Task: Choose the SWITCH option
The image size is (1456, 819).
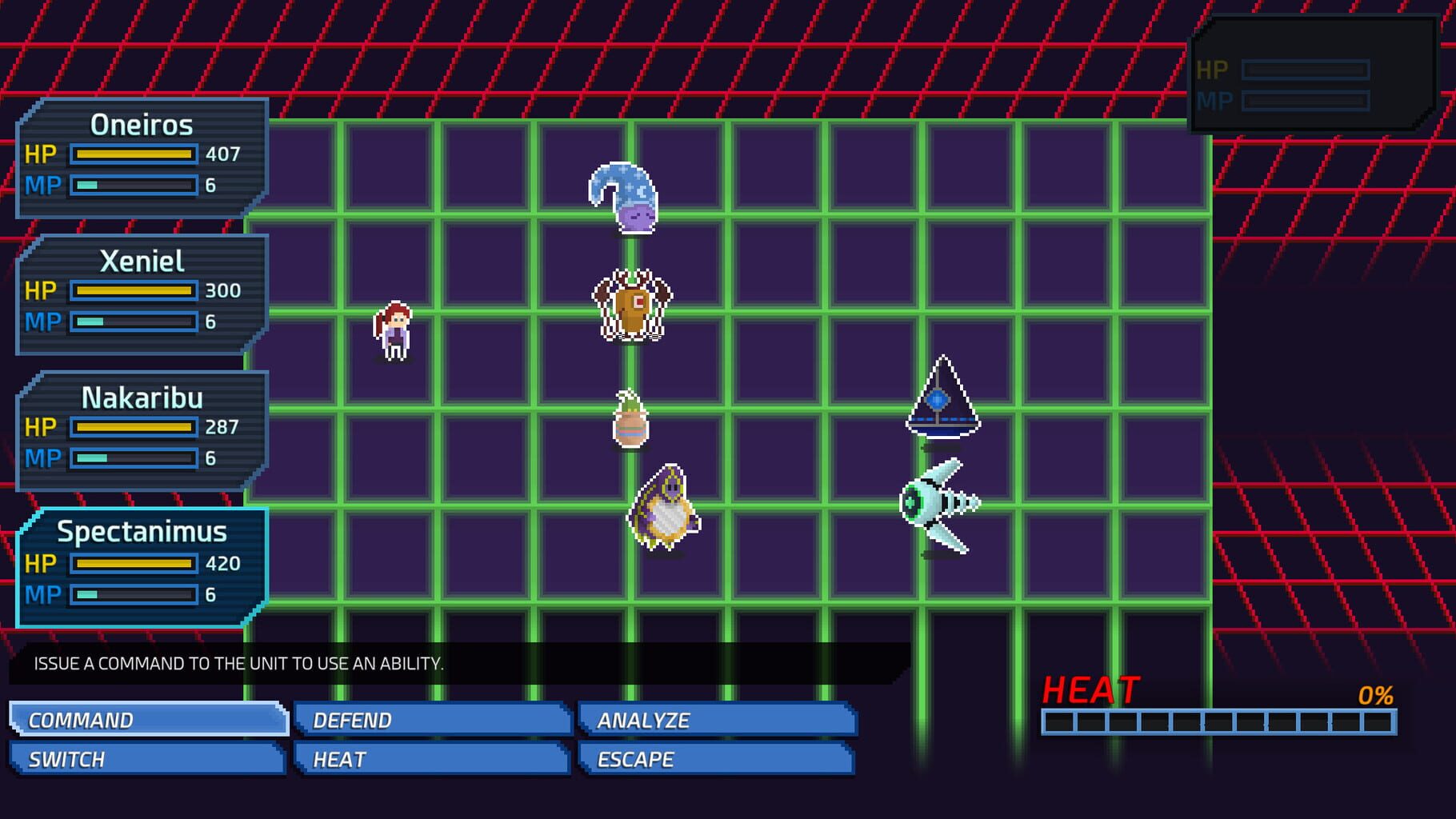Action: pos(149,759)
